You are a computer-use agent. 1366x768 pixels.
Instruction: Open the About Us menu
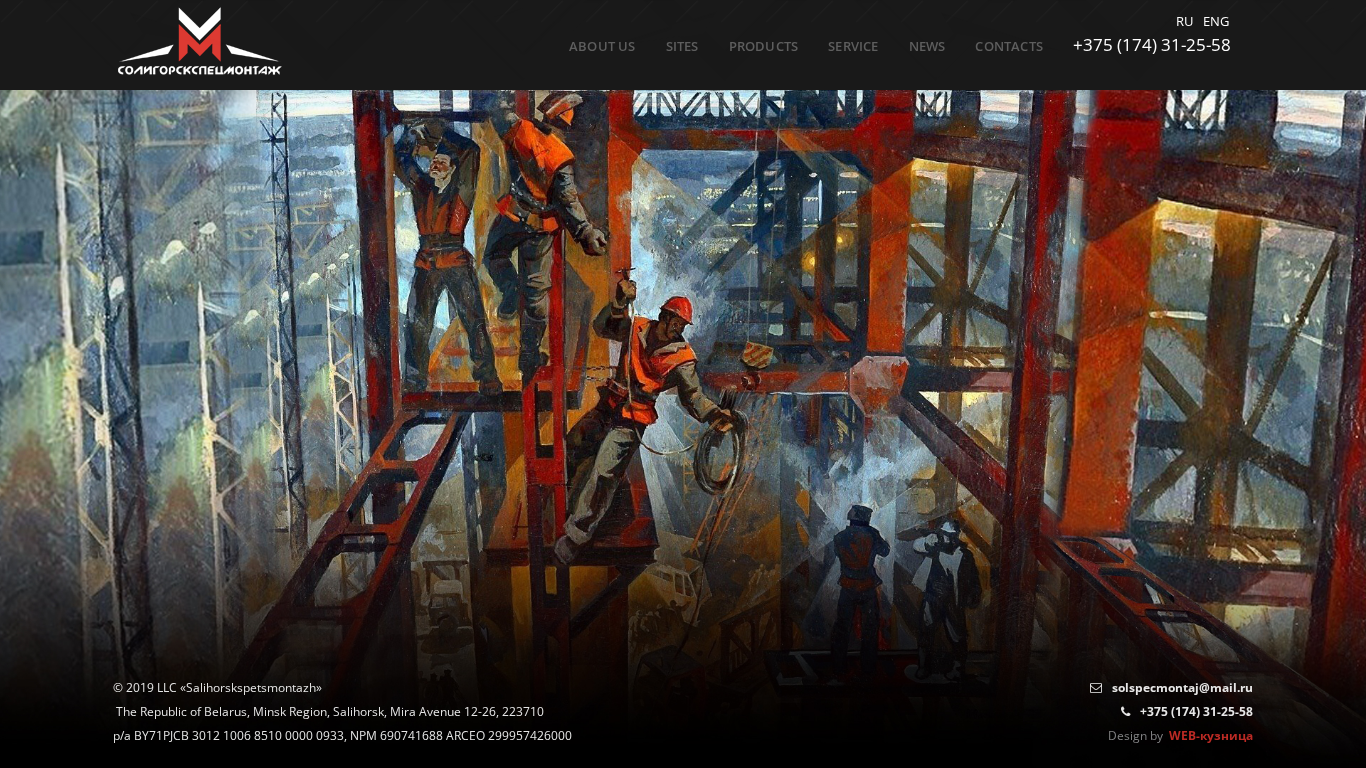(x=602, y=46)
